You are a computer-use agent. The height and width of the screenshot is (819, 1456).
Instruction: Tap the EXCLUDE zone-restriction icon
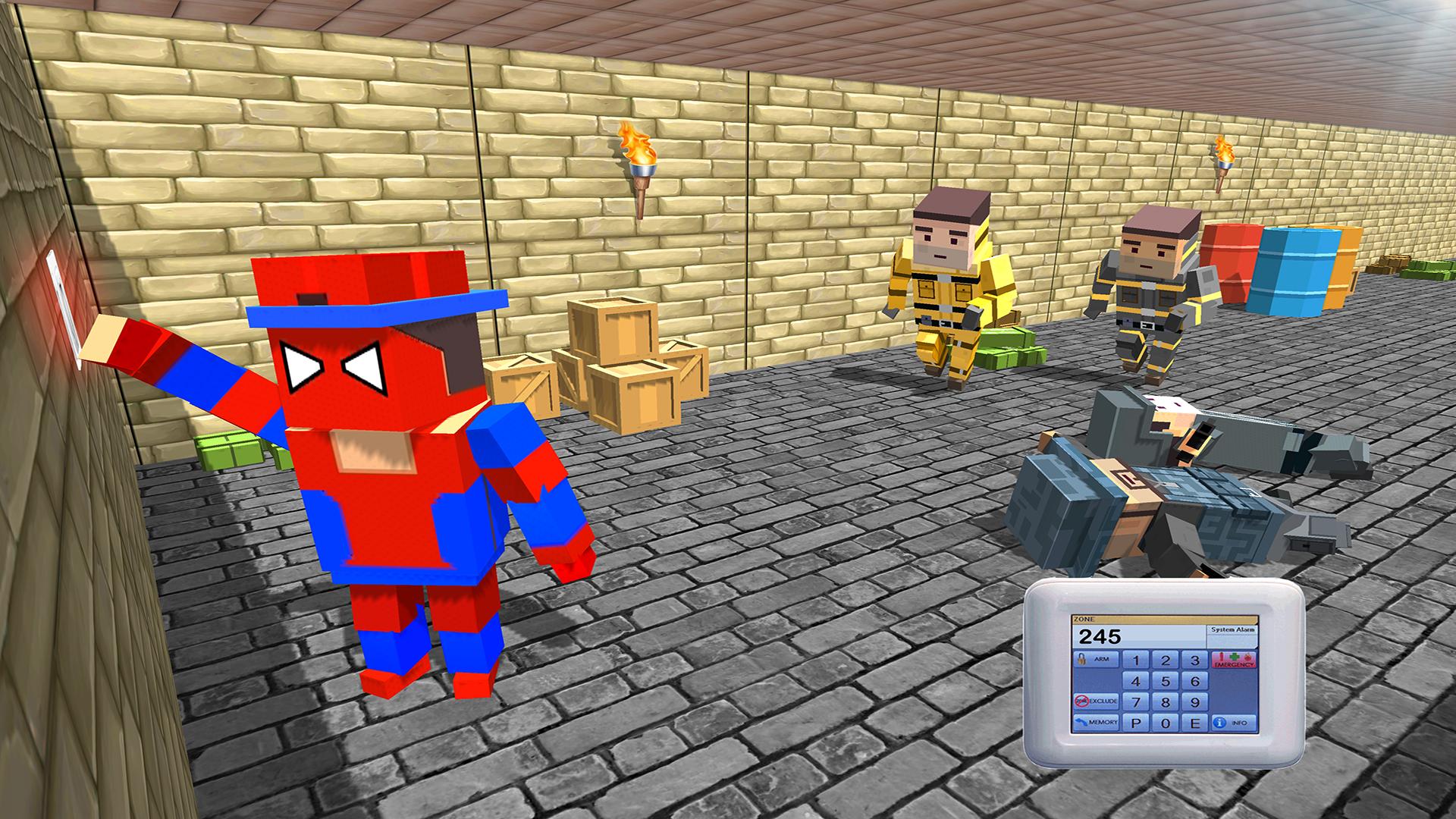(x=1081, y=702)
